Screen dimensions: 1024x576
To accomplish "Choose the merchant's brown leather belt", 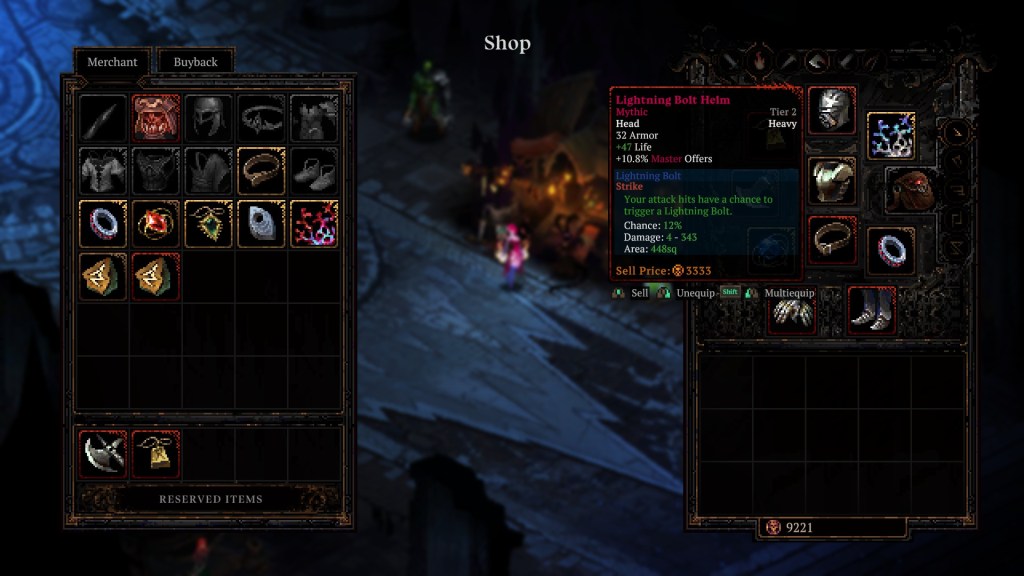I will (262, 170).
